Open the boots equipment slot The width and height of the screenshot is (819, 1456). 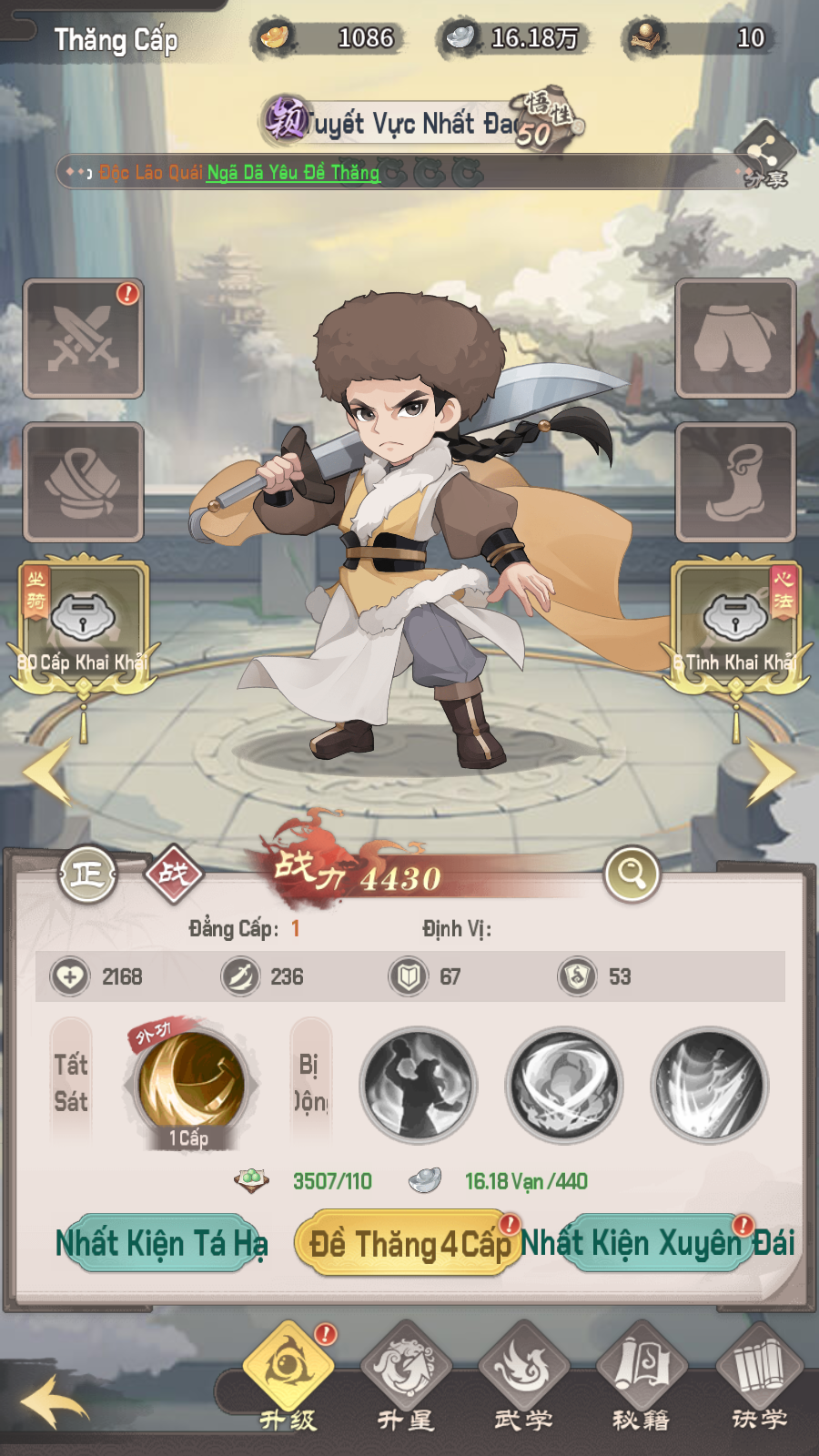coord(735,482)
